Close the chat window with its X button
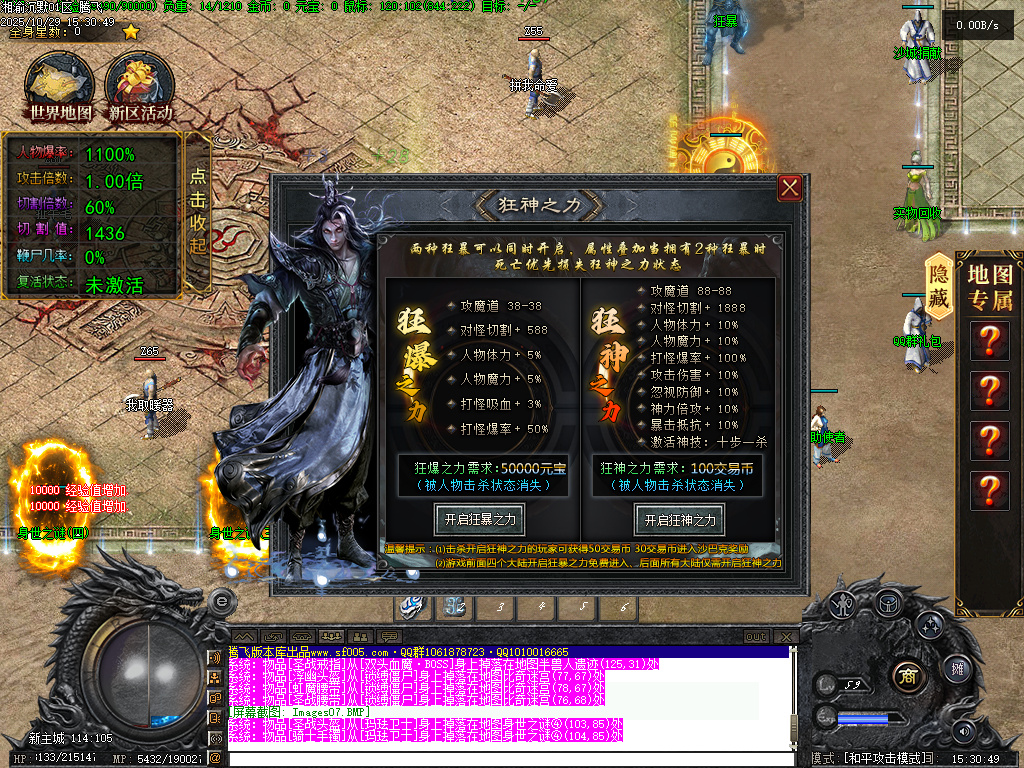 (x=787, y=637)
